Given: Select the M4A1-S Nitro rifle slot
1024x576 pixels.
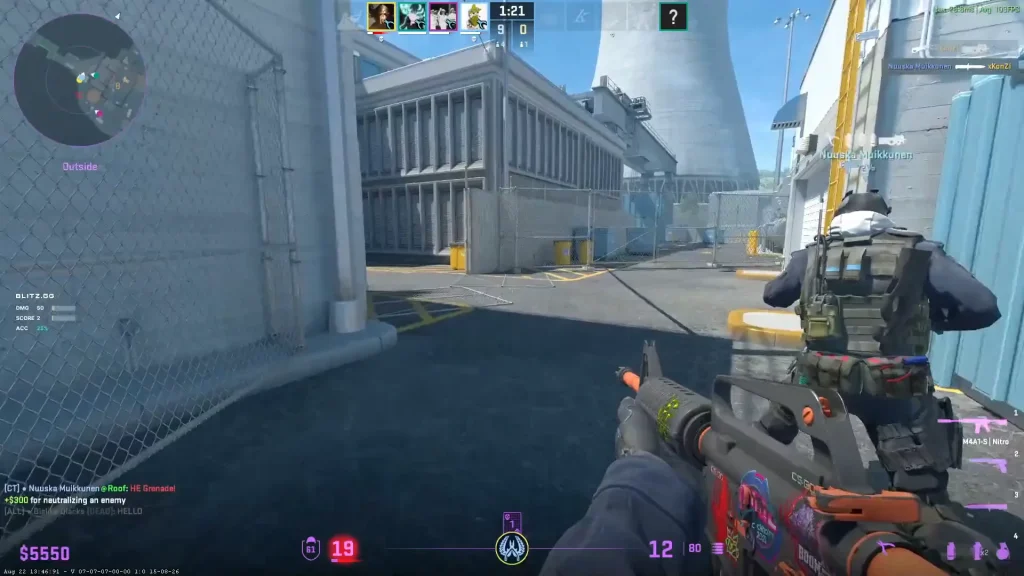Looking at the screenshot, I should (972, 427).
